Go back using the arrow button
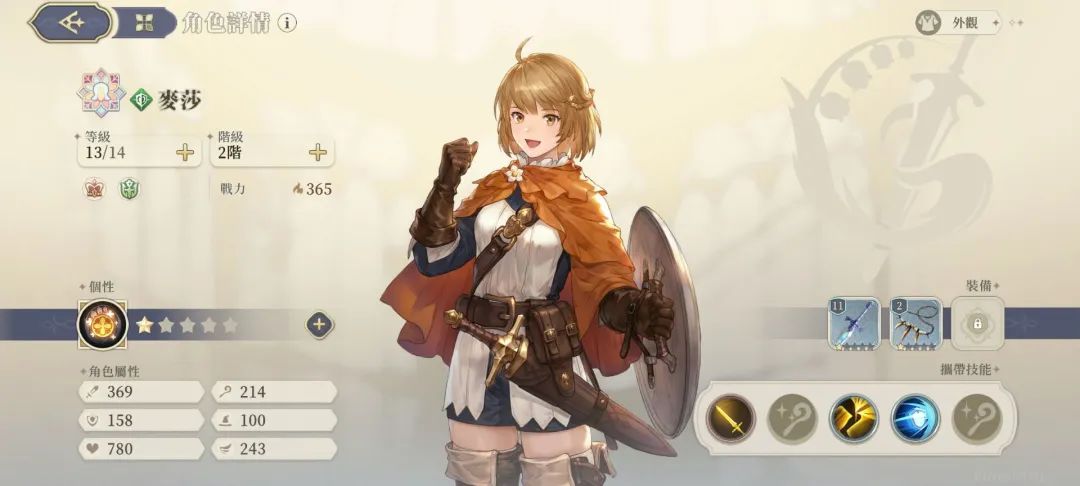 [x=70, y=23]
